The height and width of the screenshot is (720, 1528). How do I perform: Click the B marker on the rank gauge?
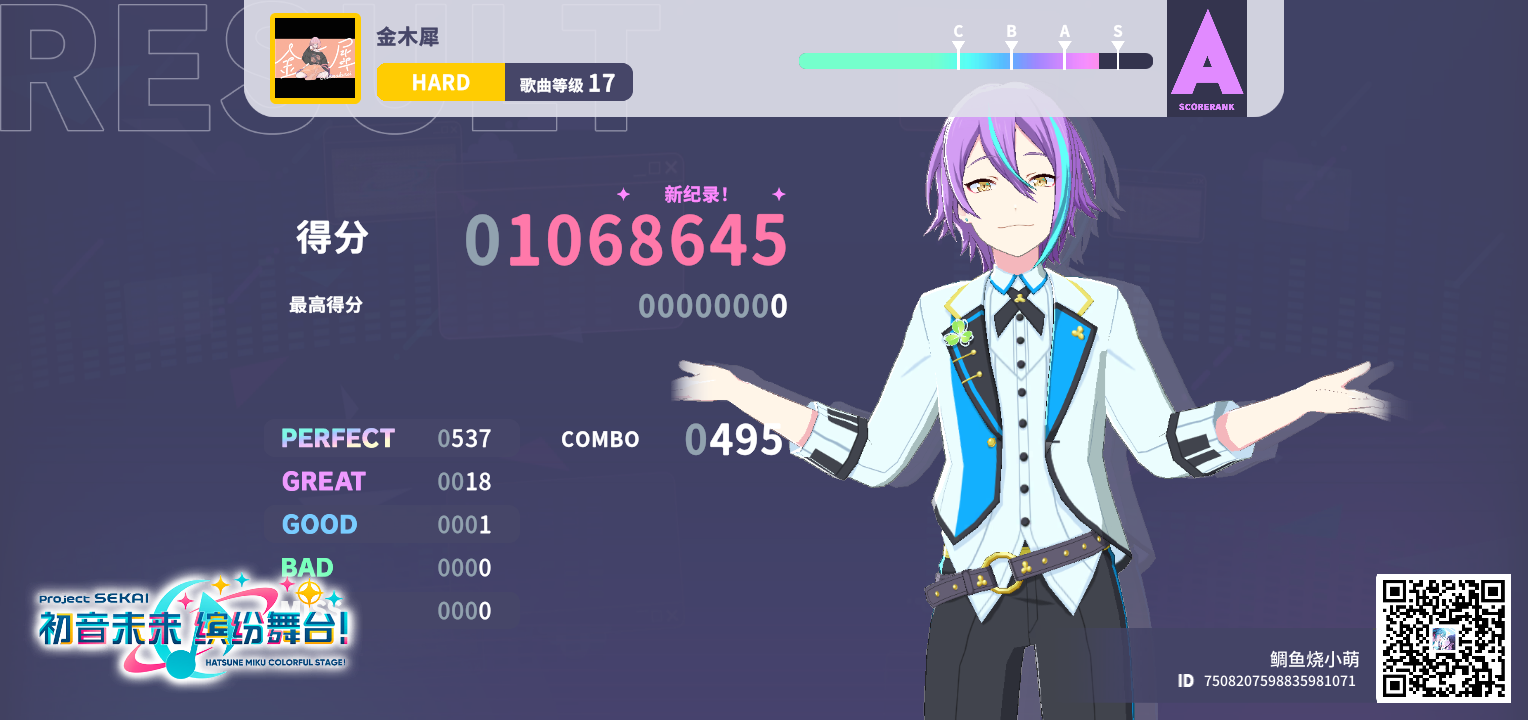click(1011, 32)
